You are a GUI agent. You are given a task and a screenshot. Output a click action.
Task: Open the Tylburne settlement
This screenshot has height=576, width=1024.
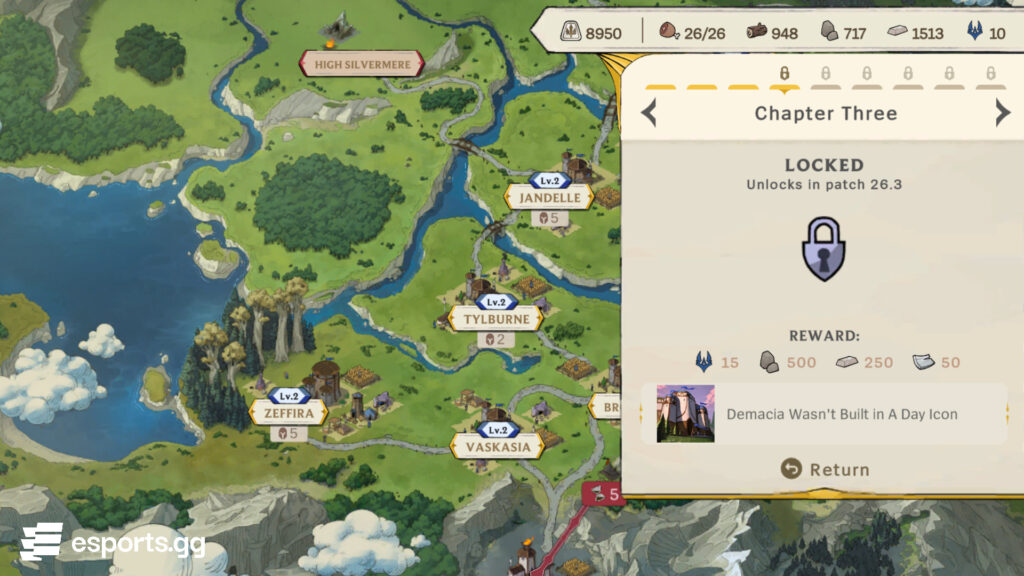point(496,319)
